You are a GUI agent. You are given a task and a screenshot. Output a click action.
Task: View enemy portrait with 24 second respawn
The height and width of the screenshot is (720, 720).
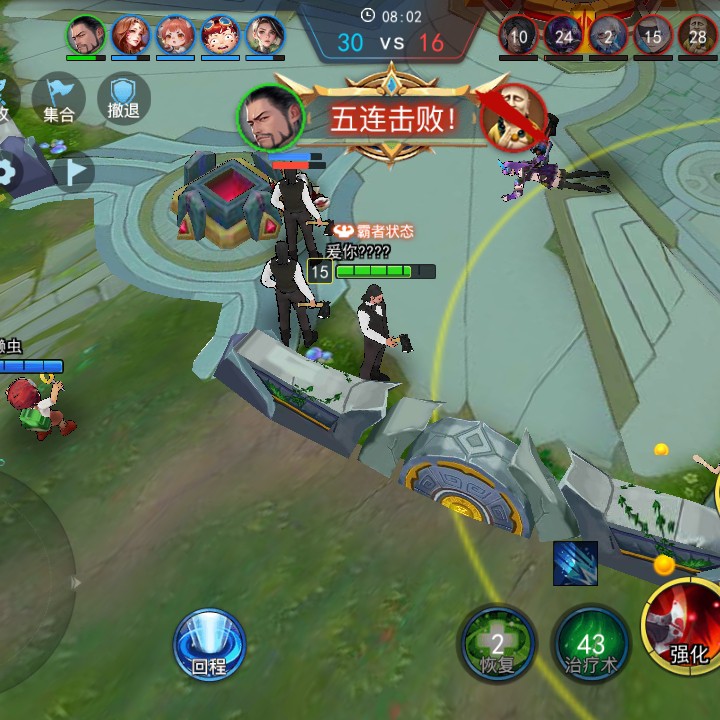pyautogui.click(x=563, y=36)
